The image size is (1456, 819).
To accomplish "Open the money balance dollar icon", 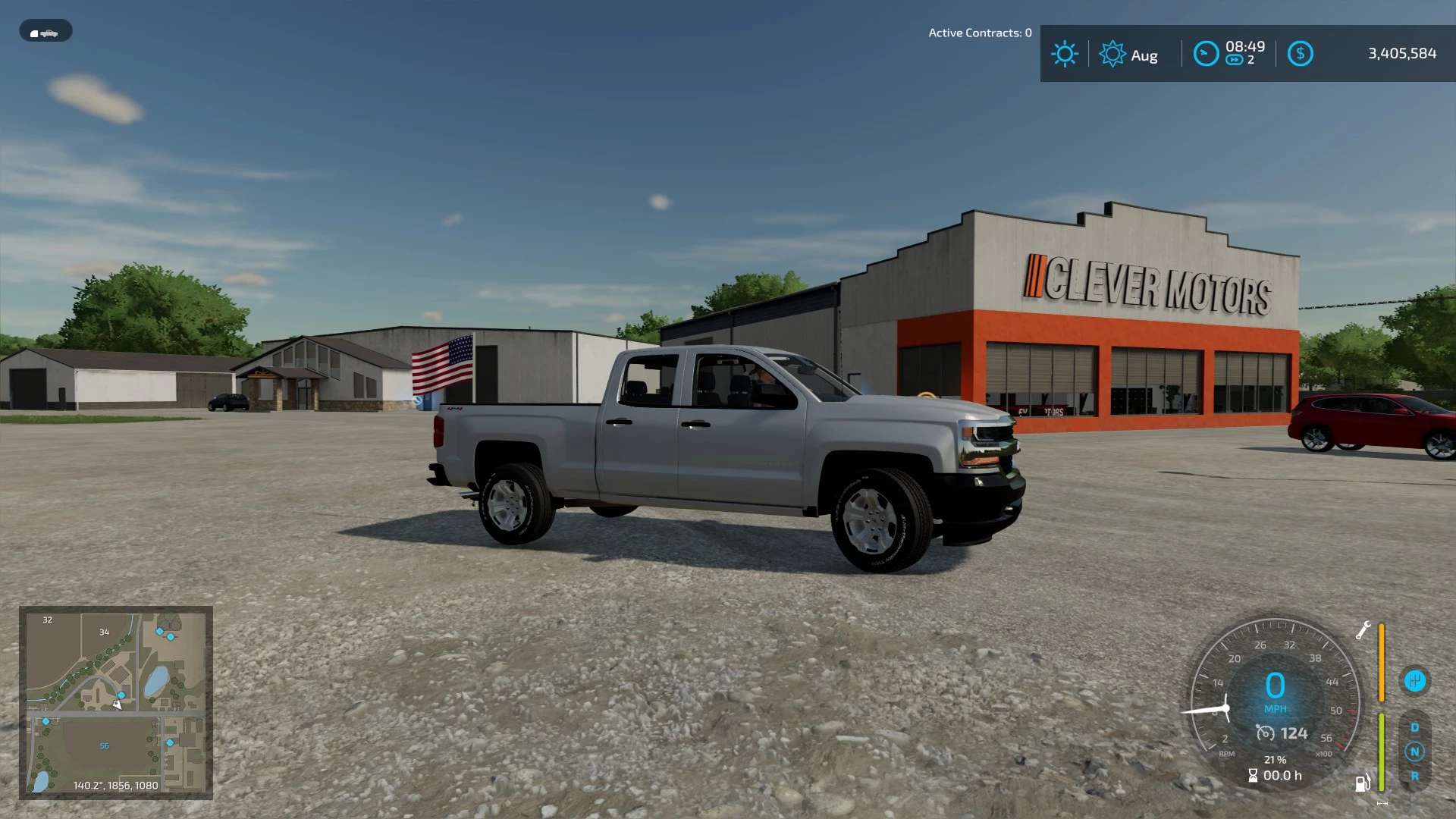I will tap(1300, 54).
